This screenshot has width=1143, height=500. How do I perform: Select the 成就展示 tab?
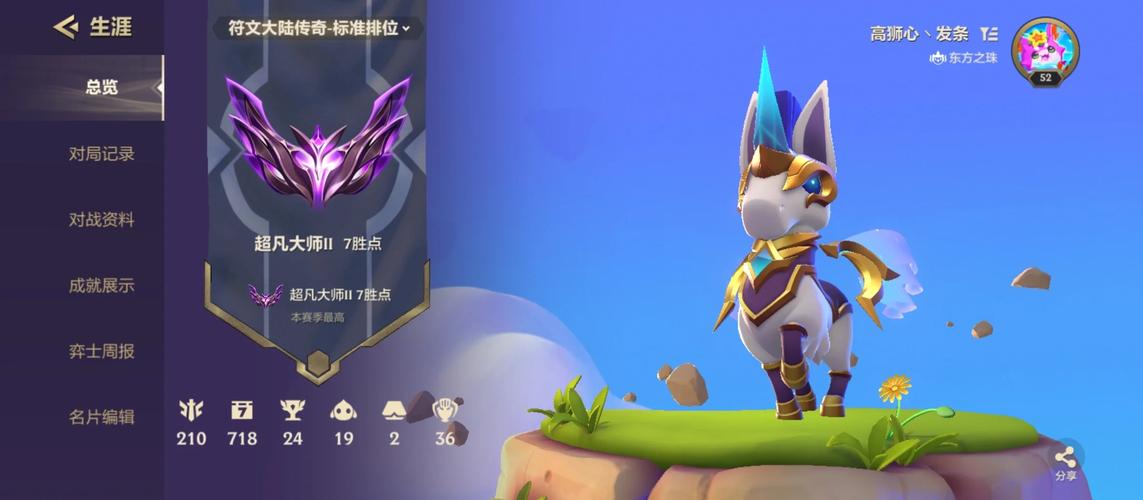[101, 286]
